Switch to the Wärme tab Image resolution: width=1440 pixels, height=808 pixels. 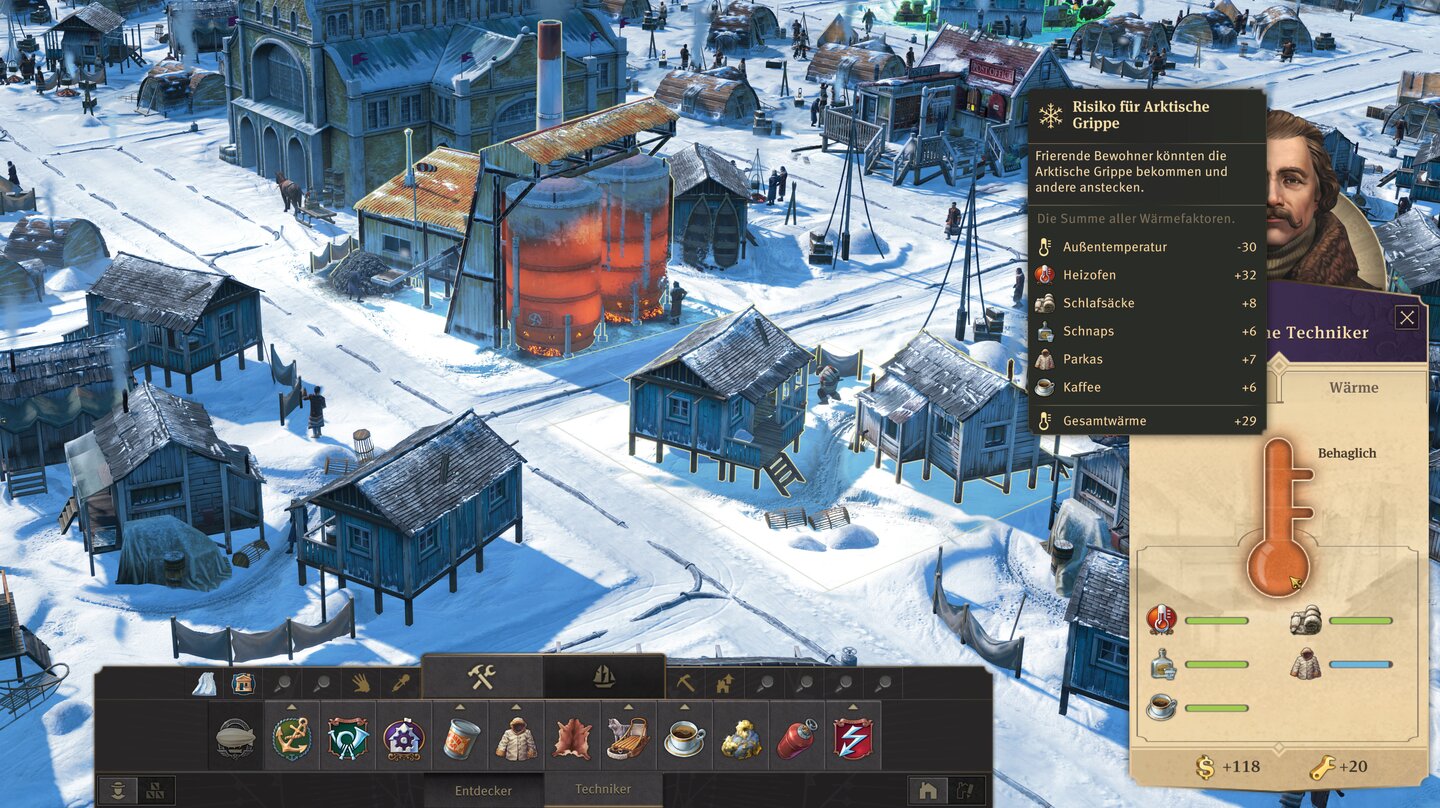point(1353,387)
